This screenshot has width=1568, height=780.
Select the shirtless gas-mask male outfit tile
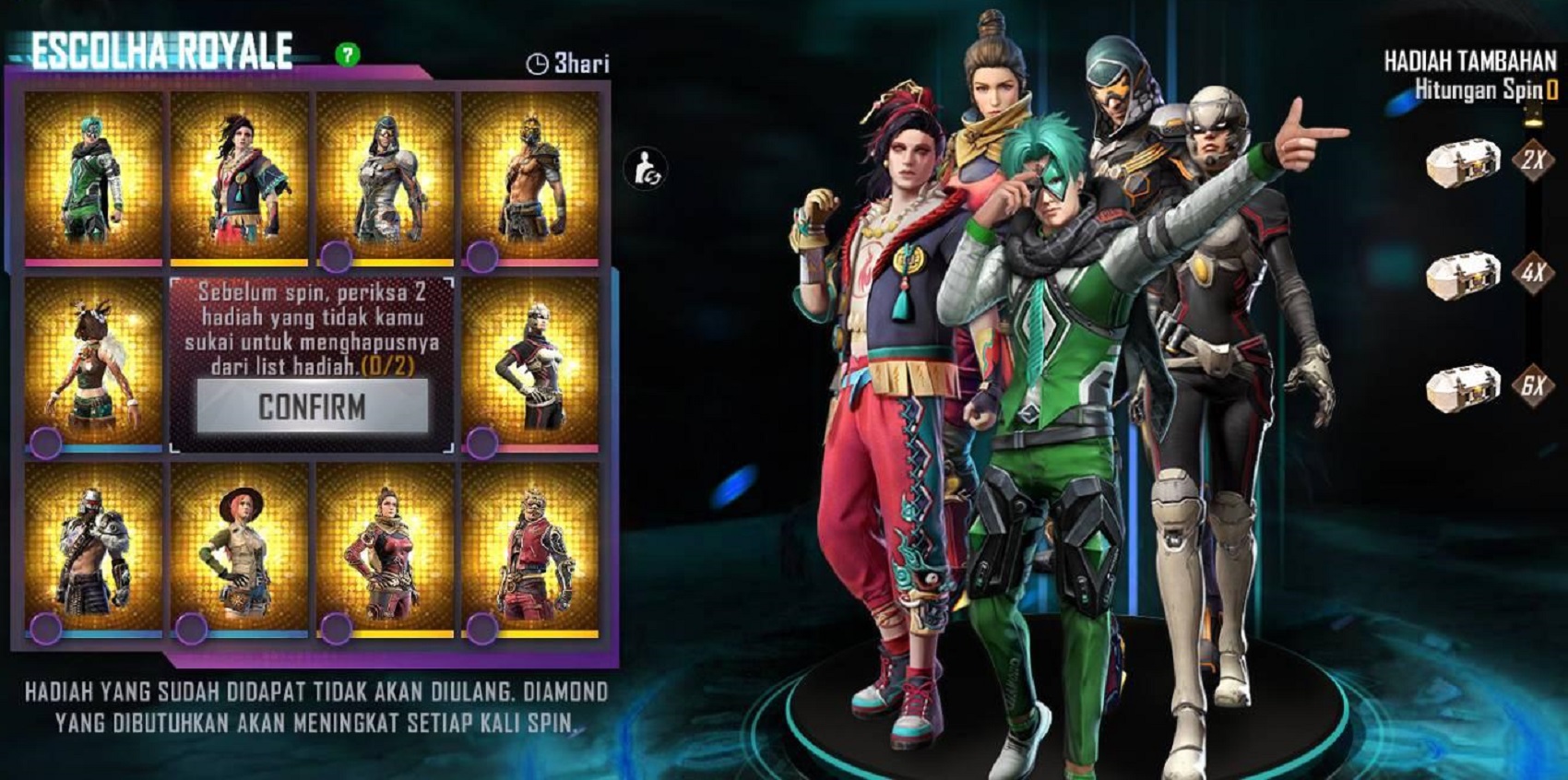530,177
